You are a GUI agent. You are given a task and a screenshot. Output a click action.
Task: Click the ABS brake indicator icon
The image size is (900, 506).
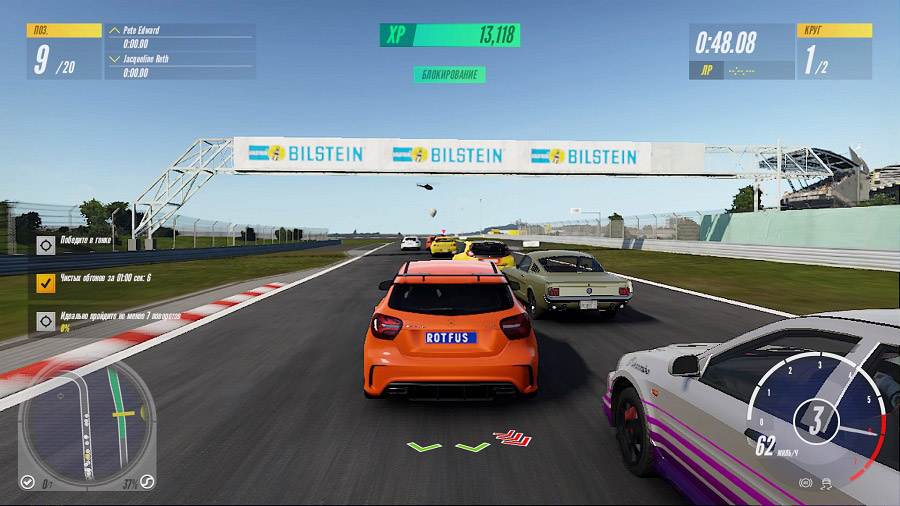pyautogui.click(x=806, y=483)
